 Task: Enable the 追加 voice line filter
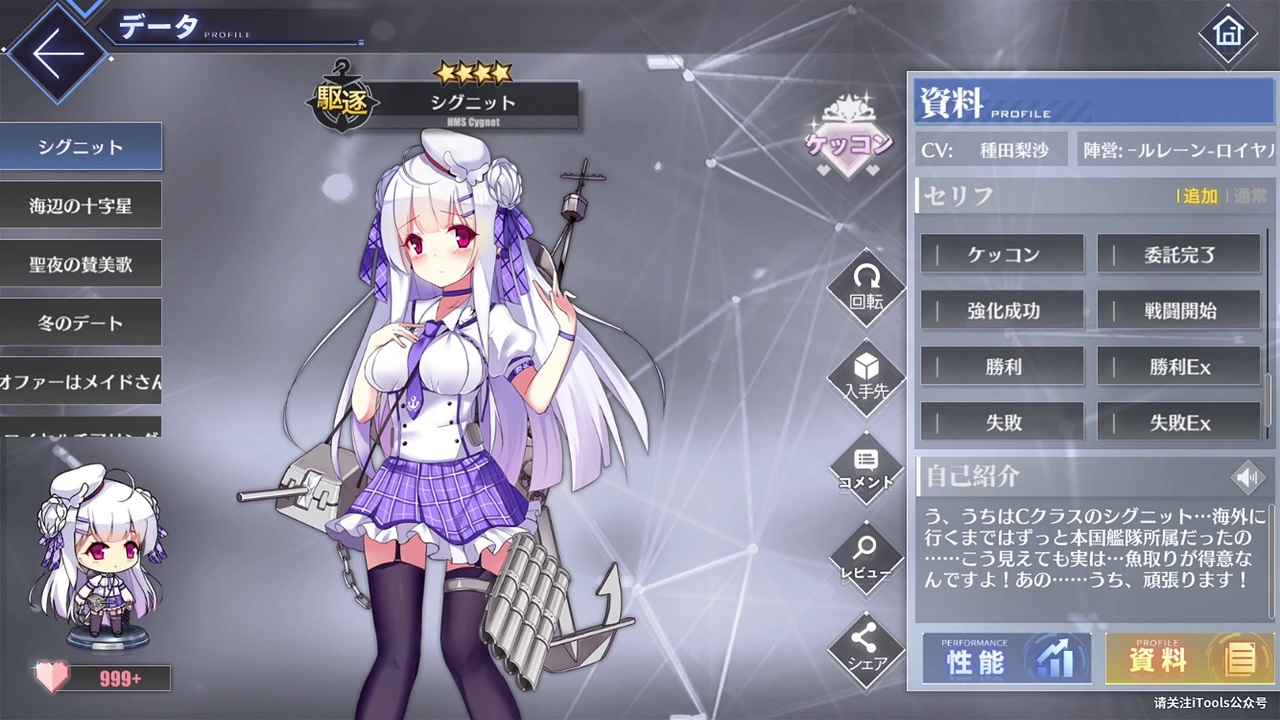(x=1199, y=197)
